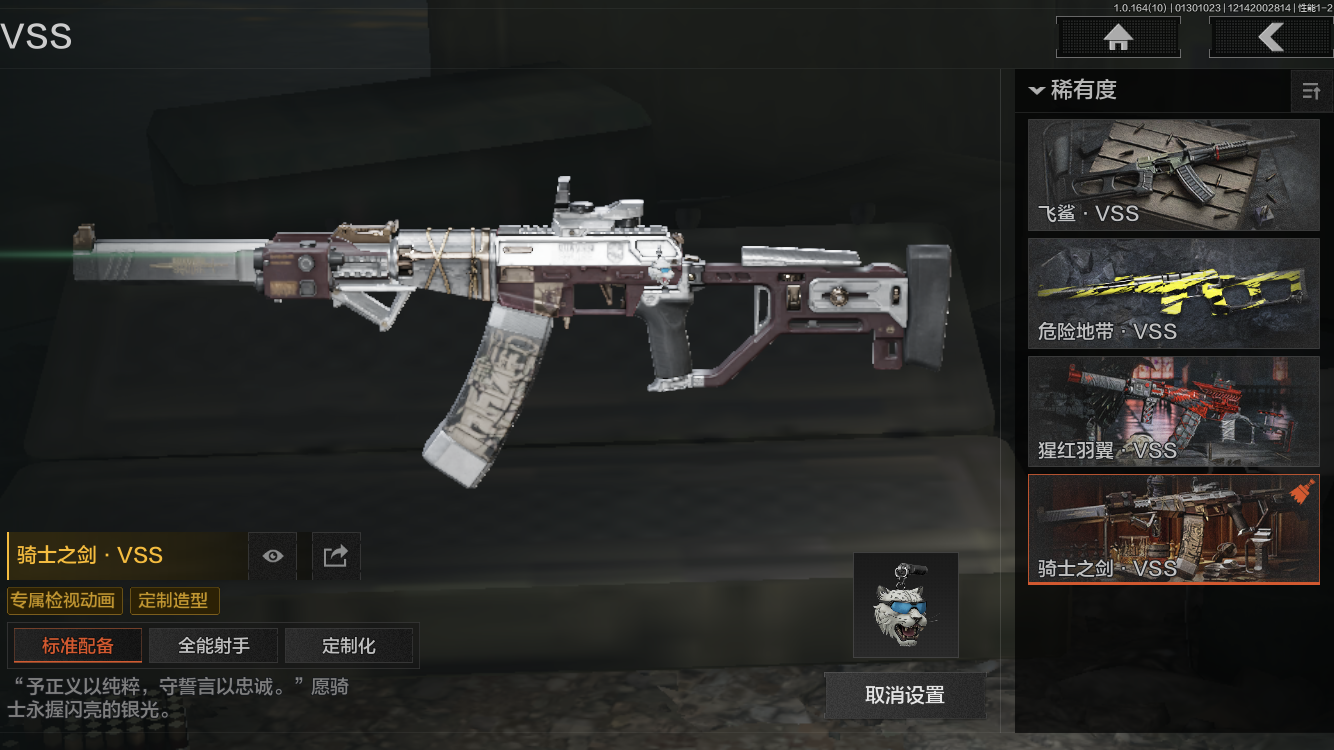1334x750 pixels.
Task: Switch to the 标准配备 tab
Action: [78, 646]
